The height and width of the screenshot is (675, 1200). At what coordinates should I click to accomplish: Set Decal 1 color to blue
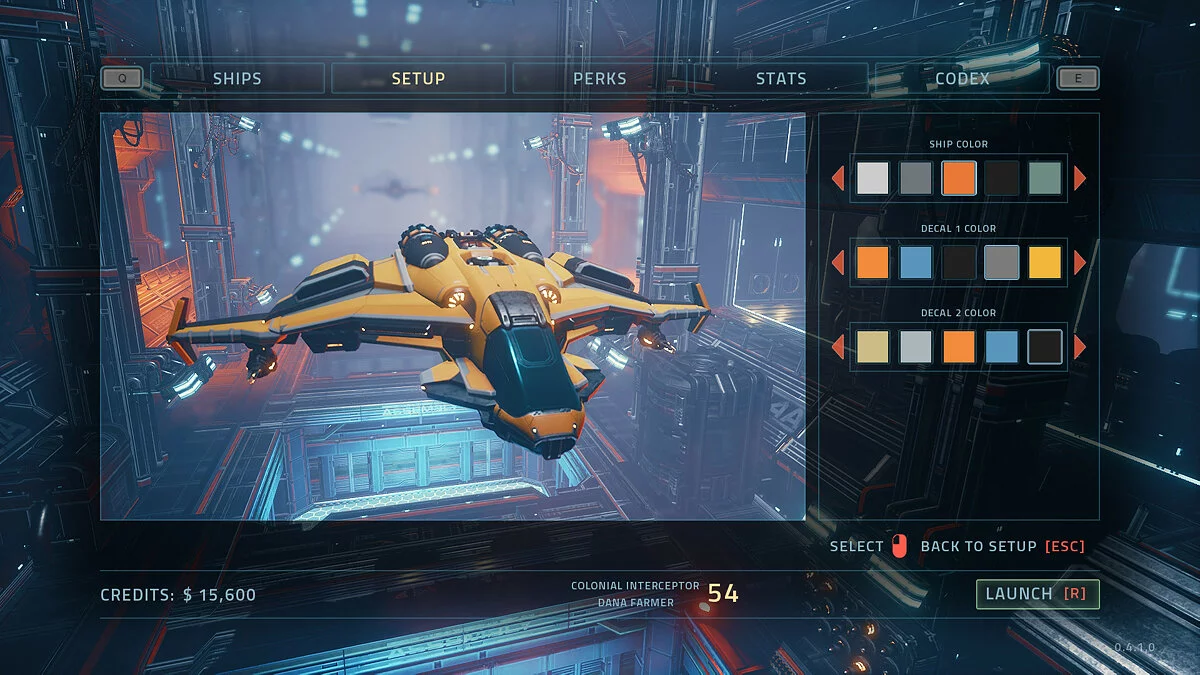coord(916,262)
